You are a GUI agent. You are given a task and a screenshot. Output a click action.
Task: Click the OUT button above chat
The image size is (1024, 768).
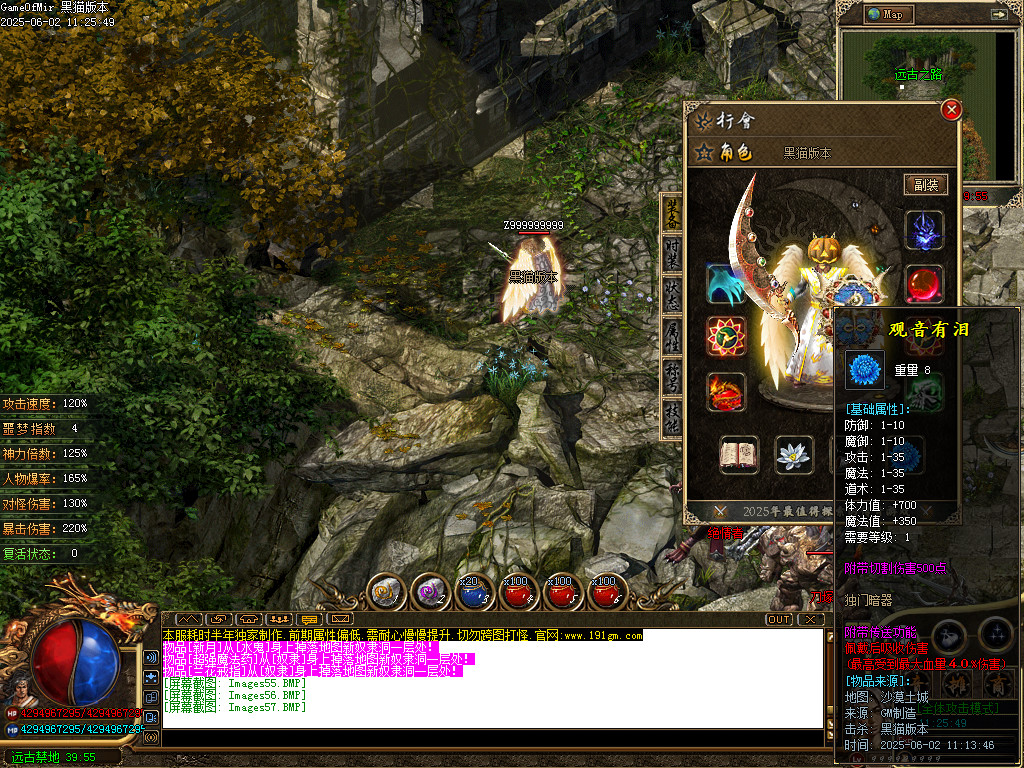coord(779,619)
